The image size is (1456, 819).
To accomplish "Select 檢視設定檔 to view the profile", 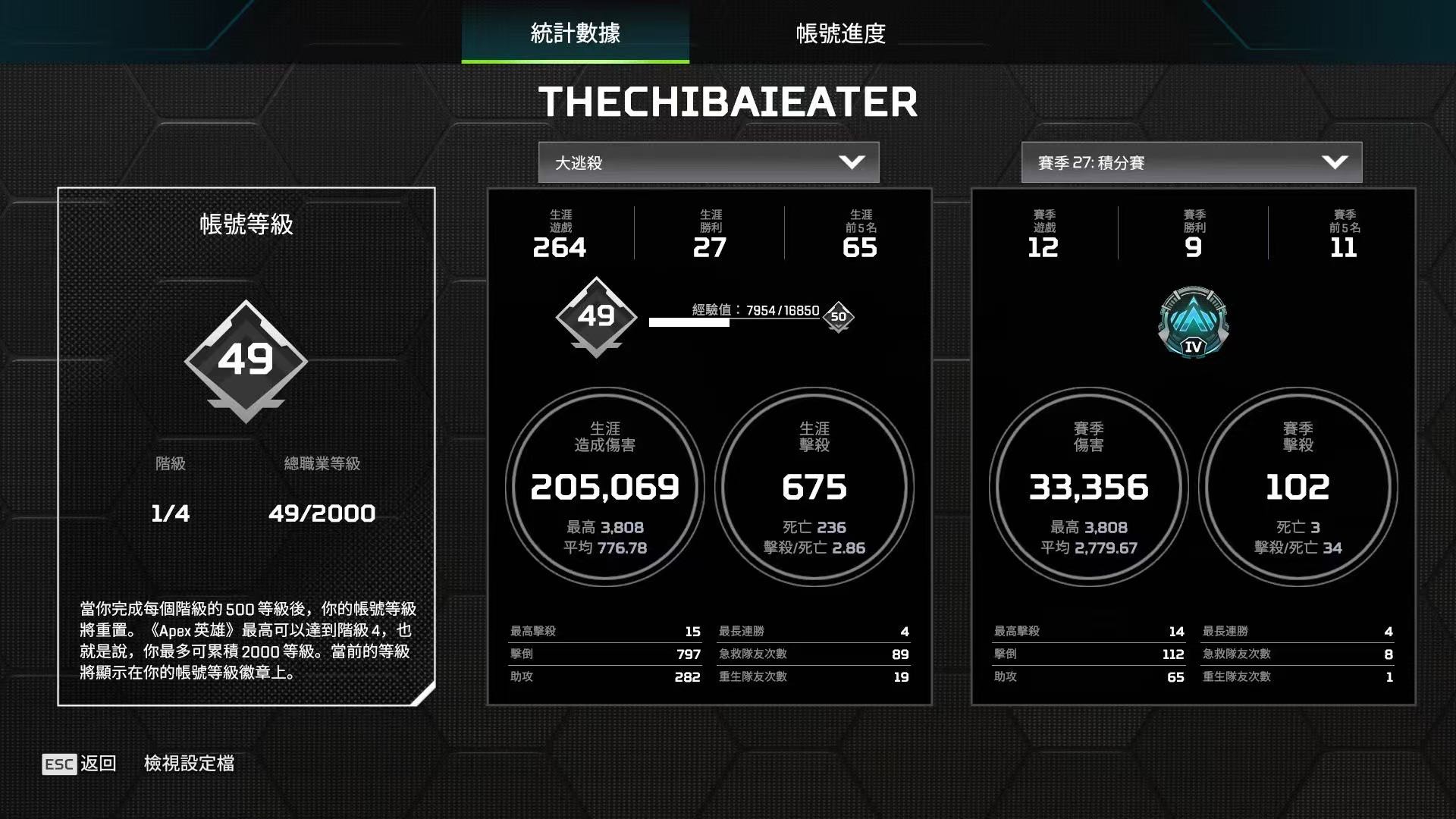I will point(189,764).
